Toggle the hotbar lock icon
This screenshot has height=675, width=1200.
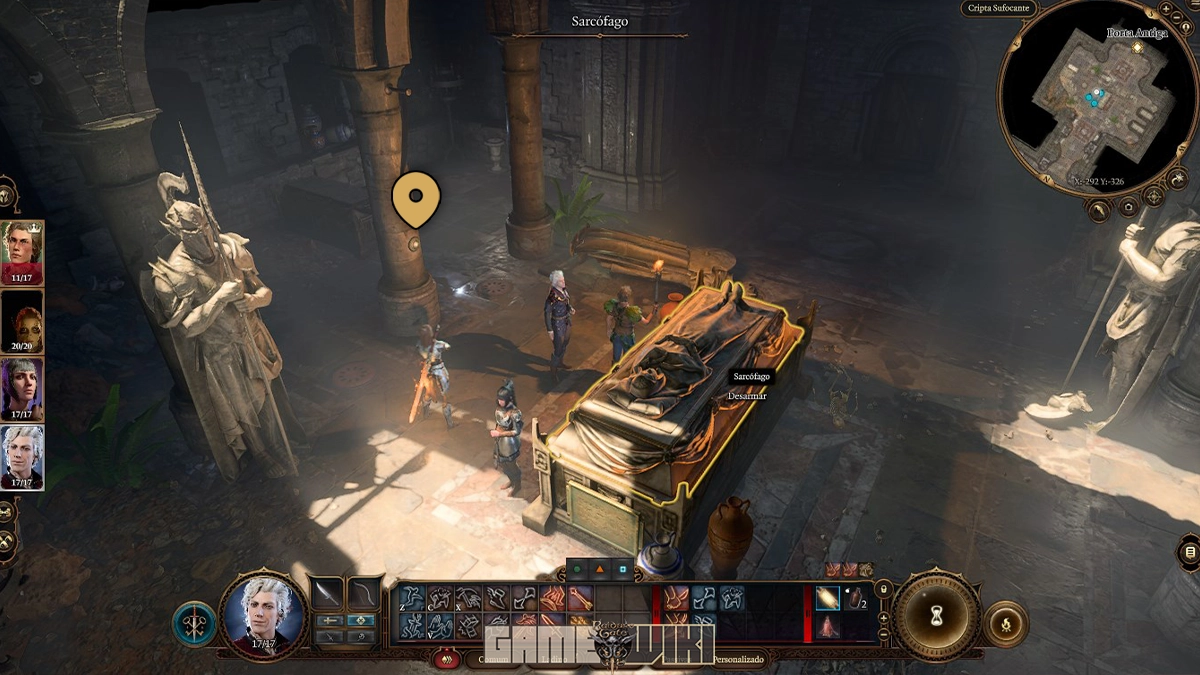883,590
